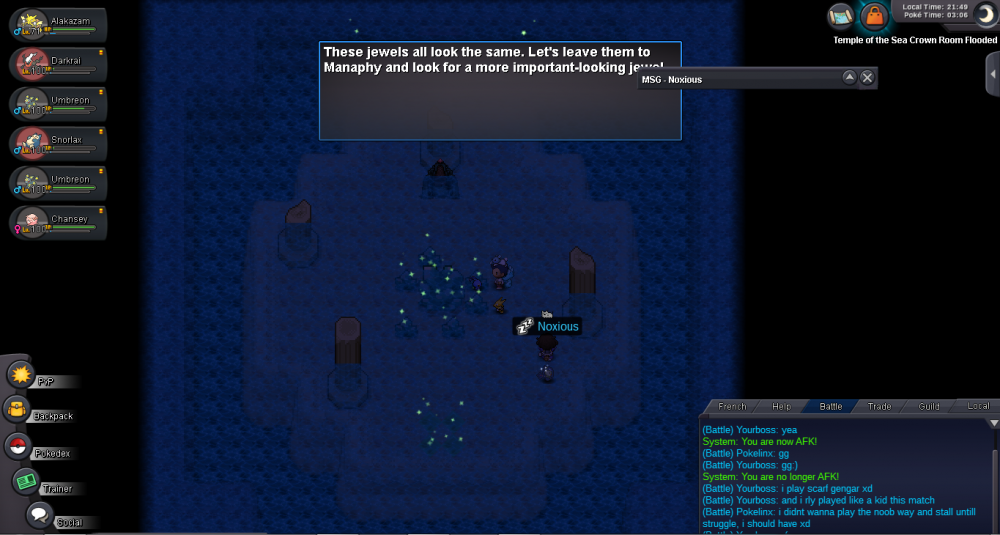Minimize the Noxious message window
Image resolution: width=1000 pixels, height=535 pixels.
849,78
